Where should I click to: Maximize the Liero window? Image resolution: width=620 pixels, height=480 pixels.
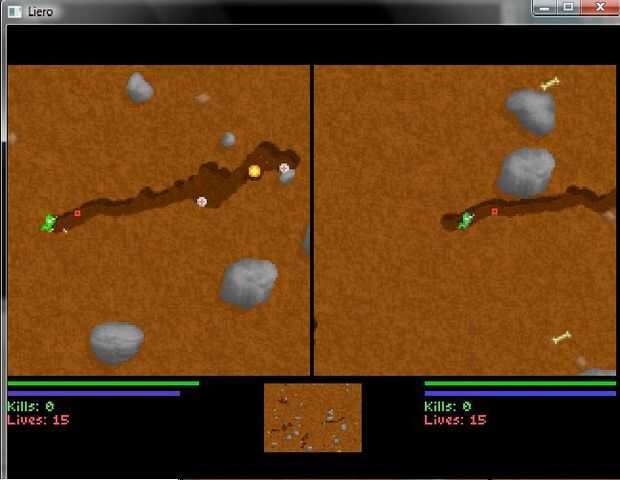(x=569, y=7)
